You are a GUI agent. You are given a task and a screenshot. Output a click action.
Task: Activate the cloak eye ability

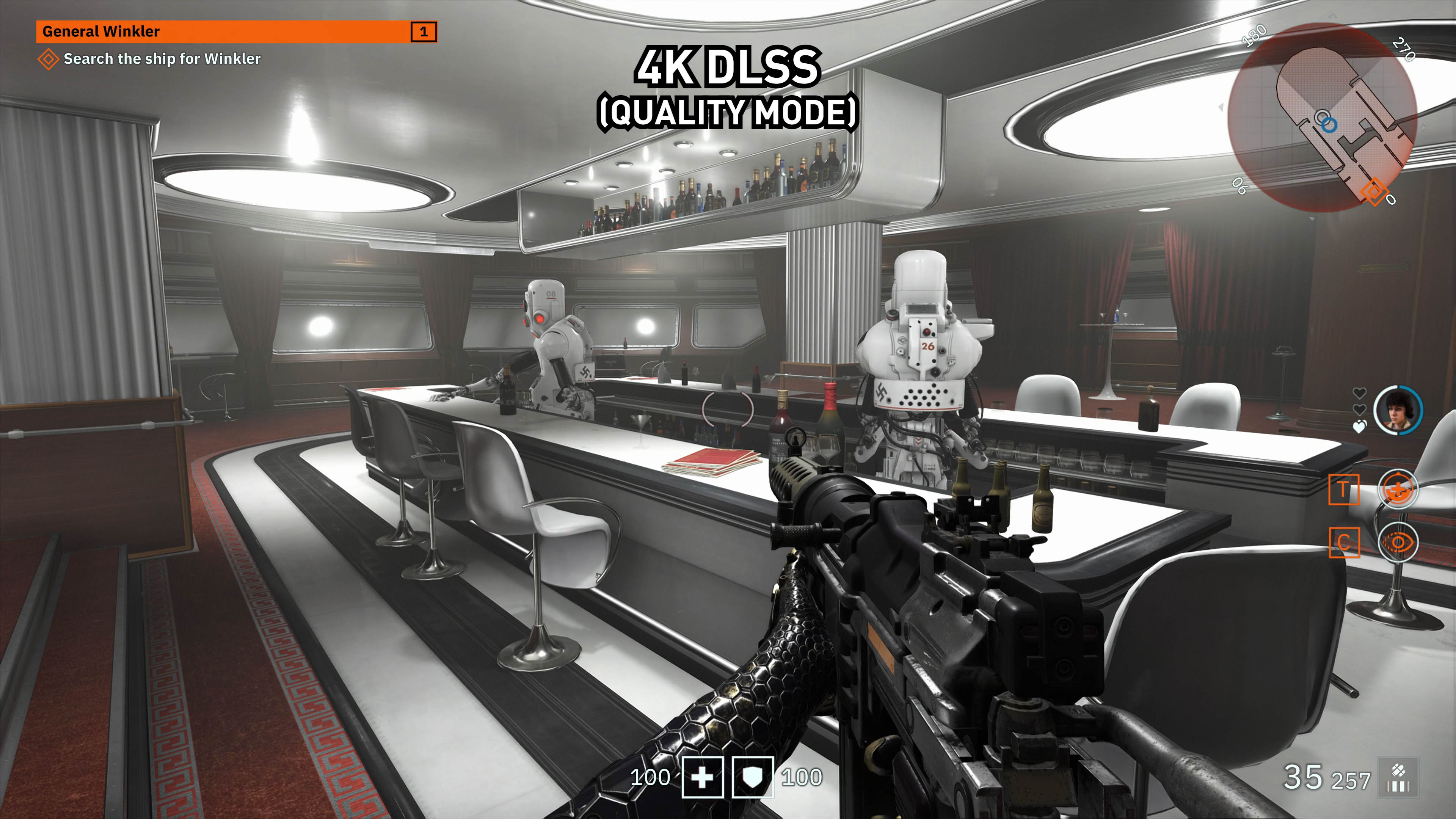(x=1398, y=543)
